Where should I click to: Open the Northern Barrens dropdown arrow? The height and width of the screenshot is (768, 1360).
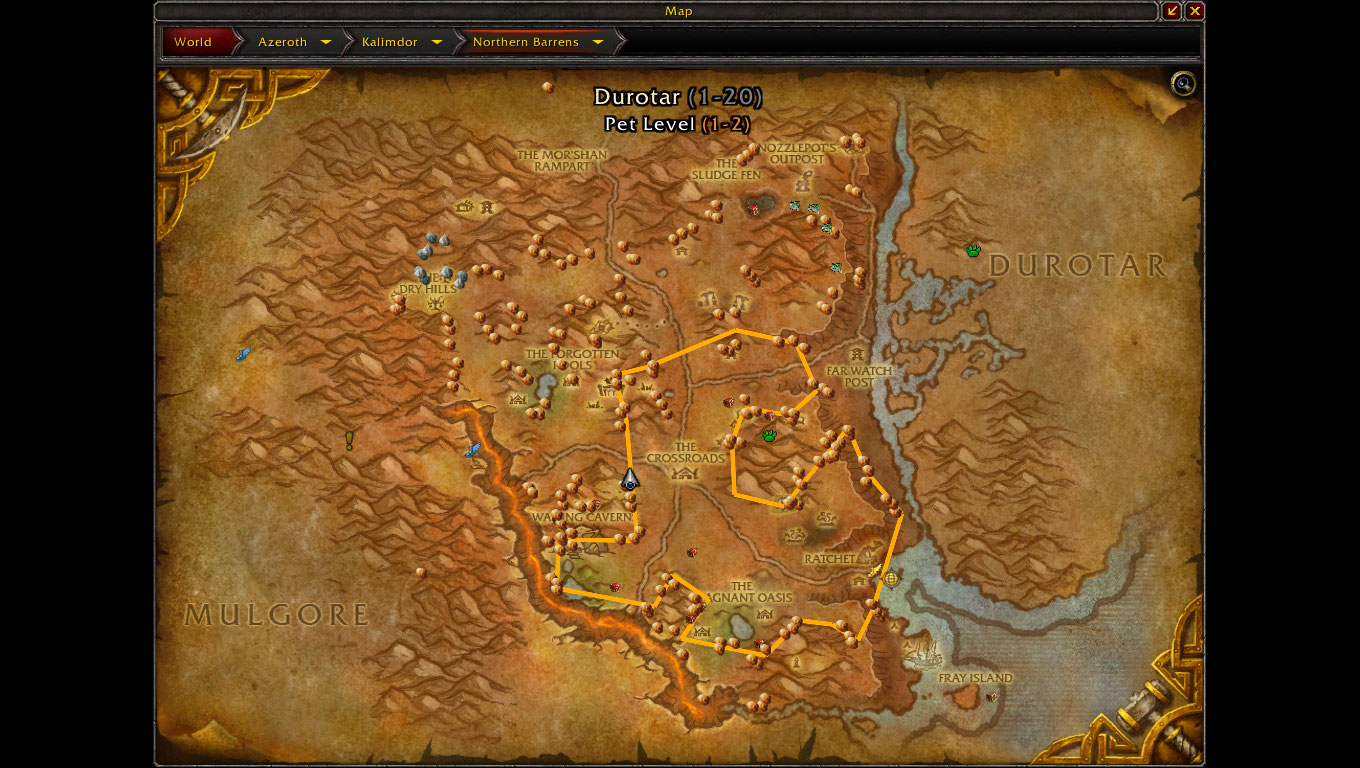598,42
